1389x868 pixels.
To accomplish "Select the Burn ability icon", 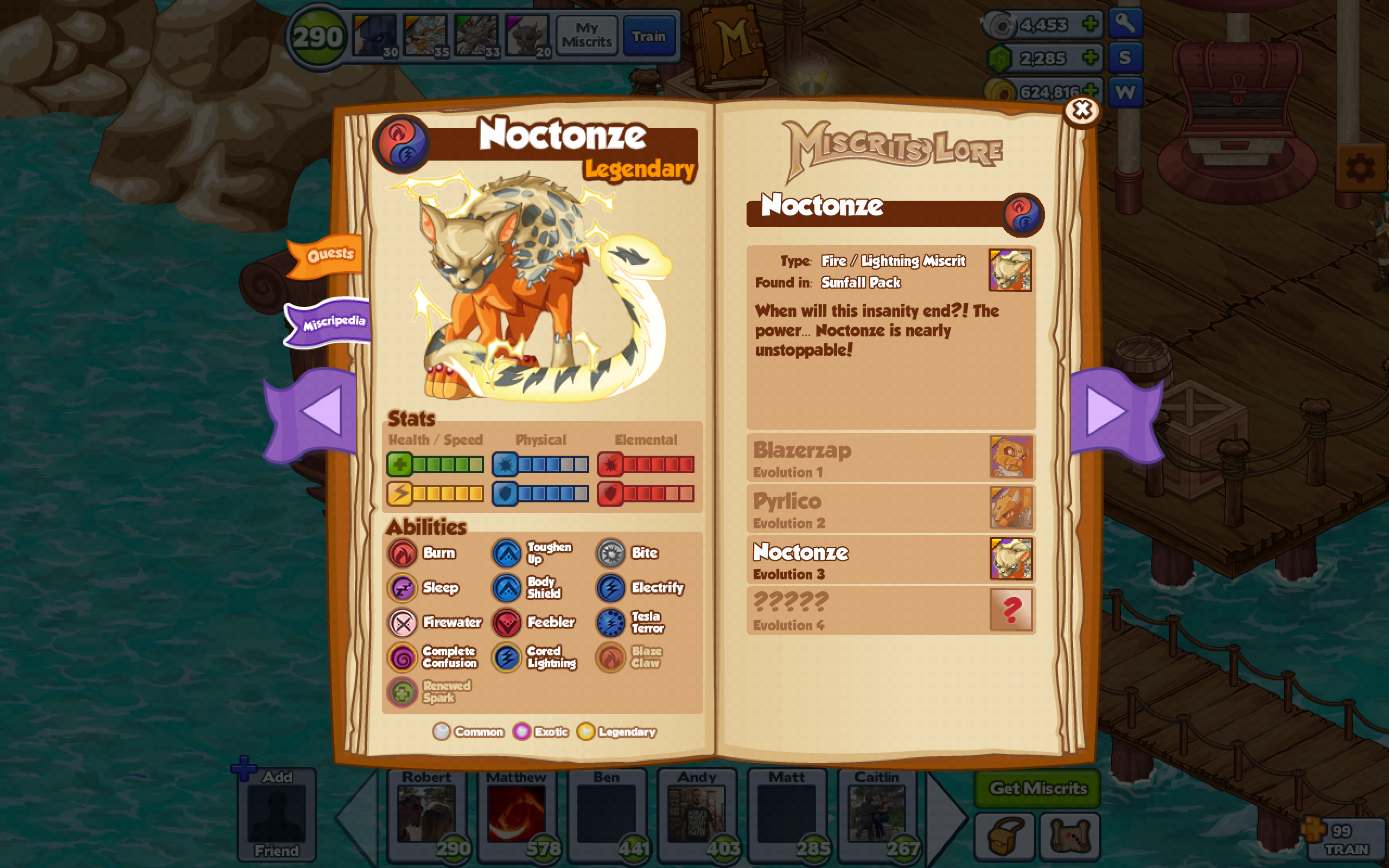I will [x=404, y=553].
